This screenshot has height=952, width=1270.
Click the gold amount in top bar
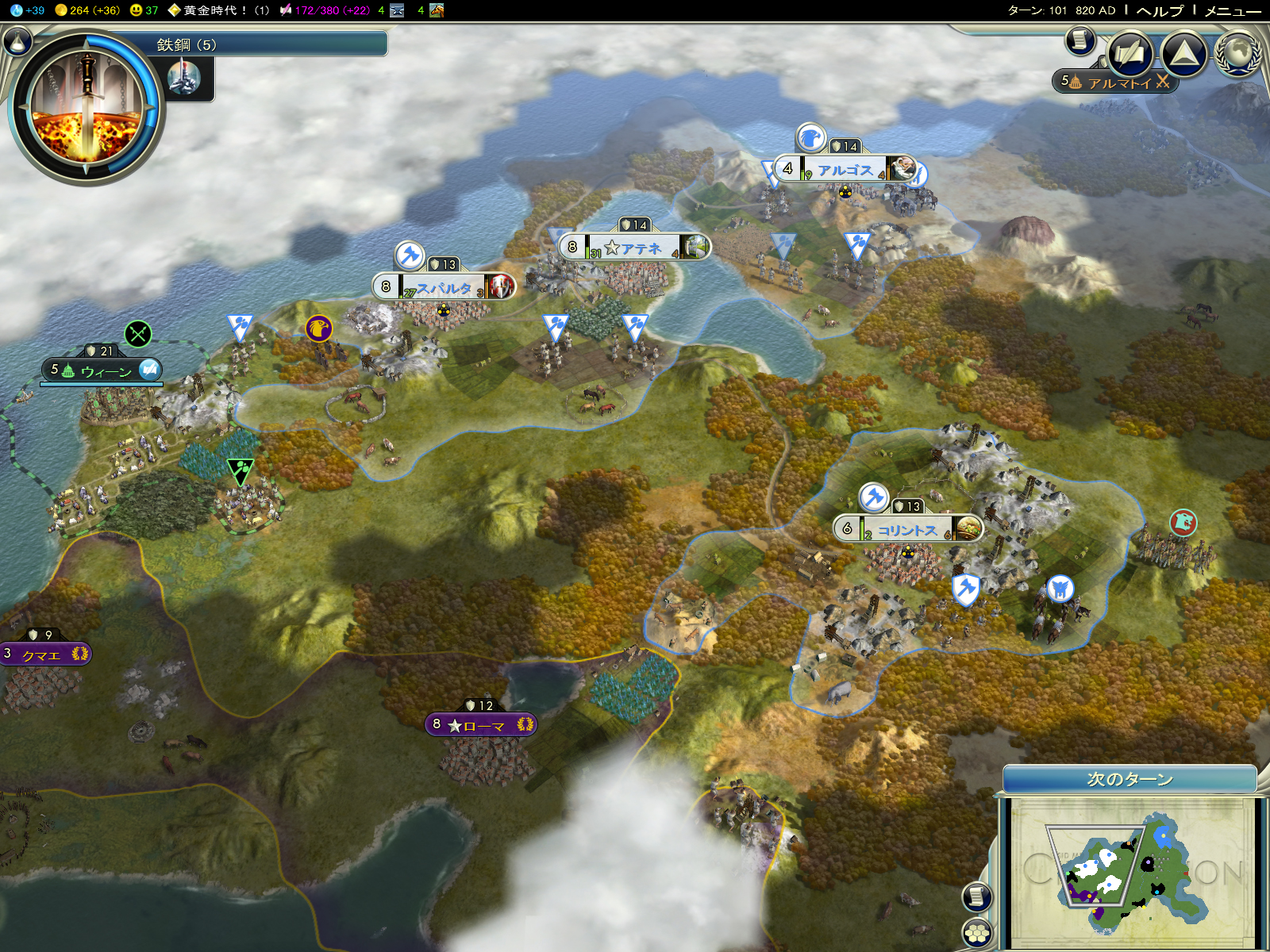87,10
